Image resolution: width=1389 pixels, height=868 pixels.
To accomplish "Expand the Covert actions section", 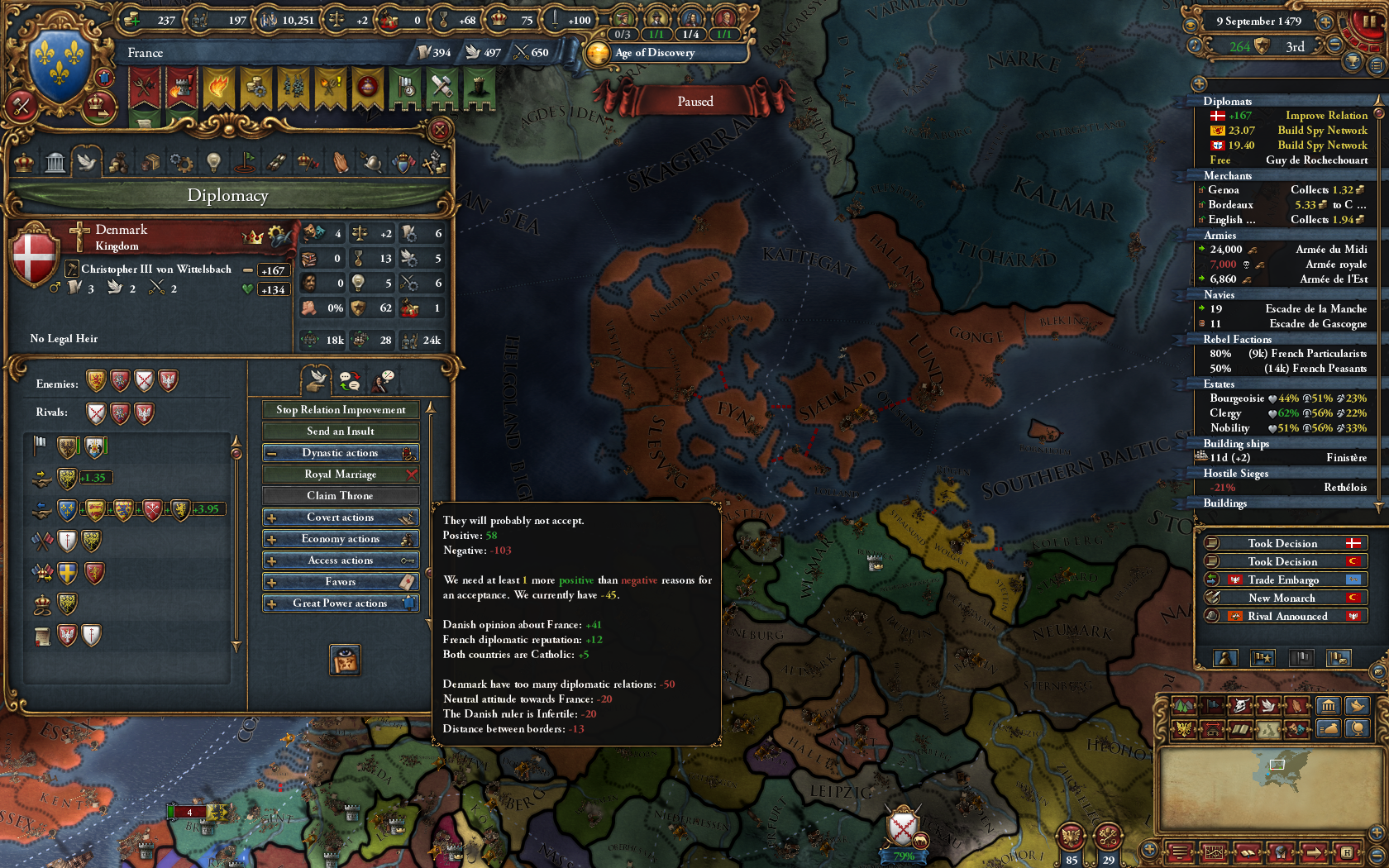I will 341,517.
